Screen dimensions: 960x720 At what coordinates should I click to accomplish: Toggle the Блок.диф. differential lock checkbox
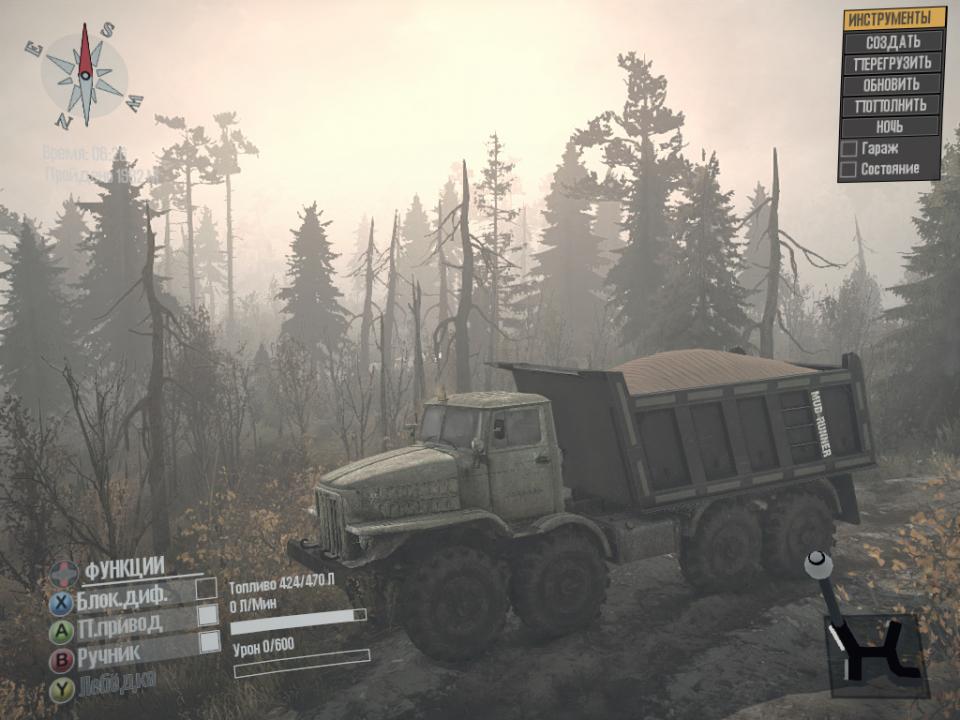tap(207, 588)
